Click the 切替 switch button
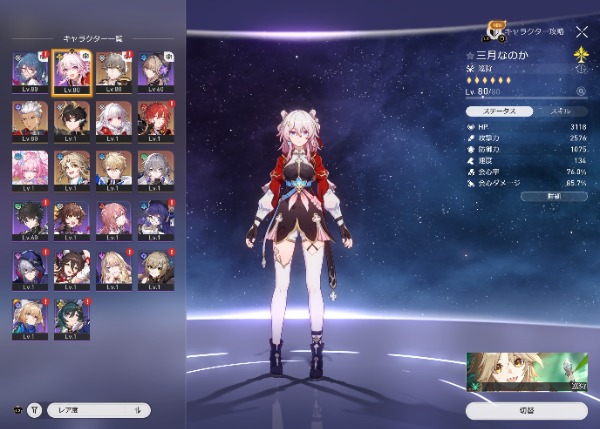600x429 pixels. pyautogui.click(x=526, y=410)
